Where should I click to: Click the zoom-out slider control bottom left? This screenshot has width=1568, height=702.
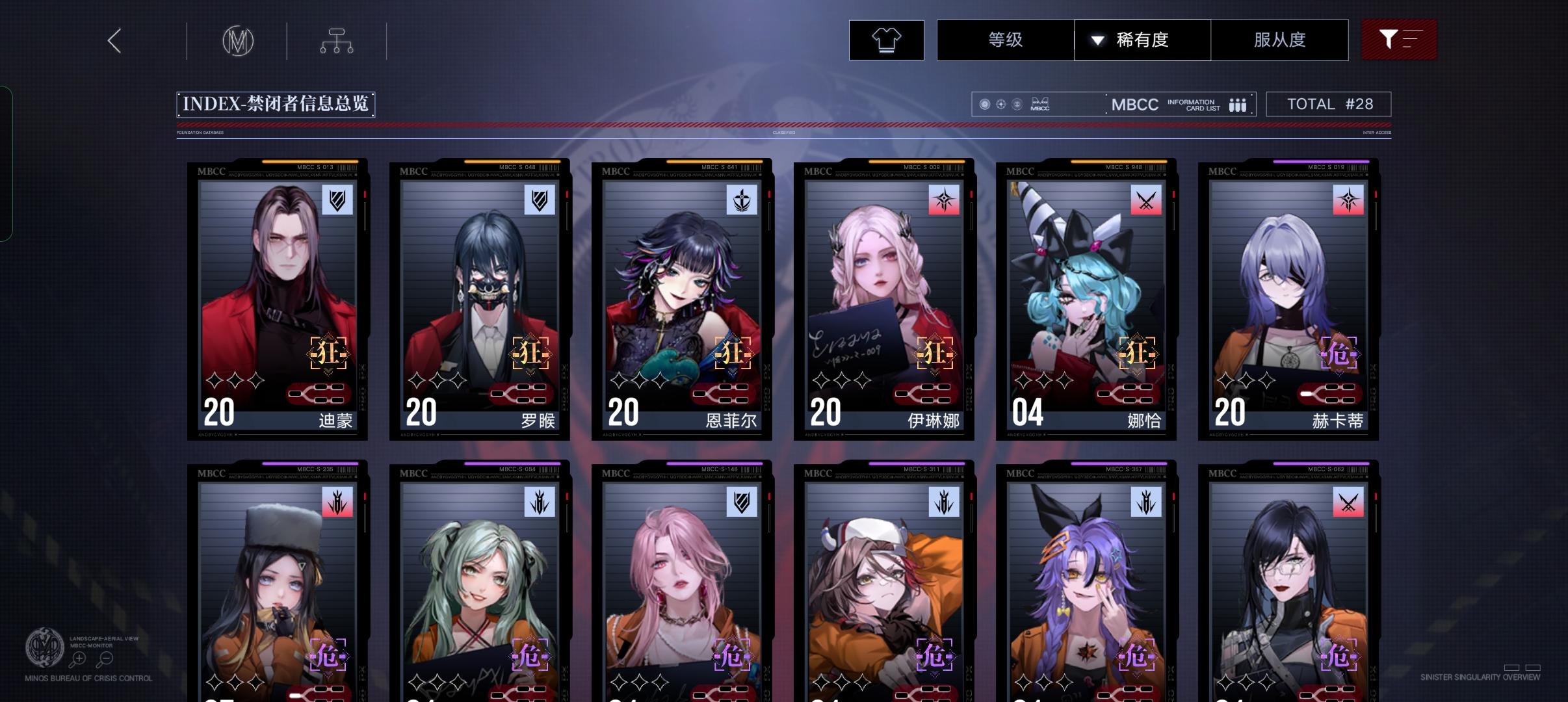coord(104,658)
